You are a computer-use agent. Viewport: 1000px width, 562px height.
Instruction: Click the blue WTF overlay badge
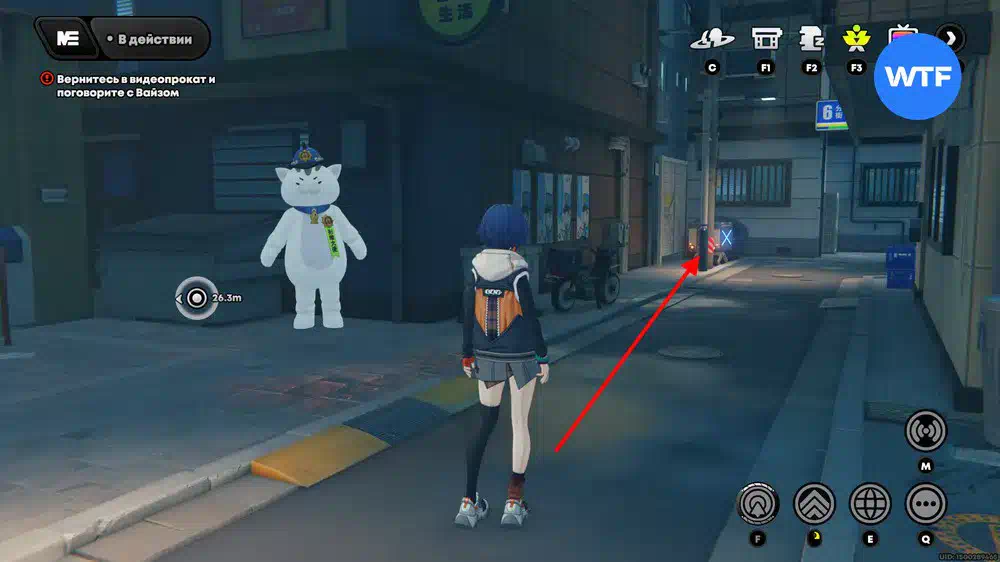tap(917, 76)
